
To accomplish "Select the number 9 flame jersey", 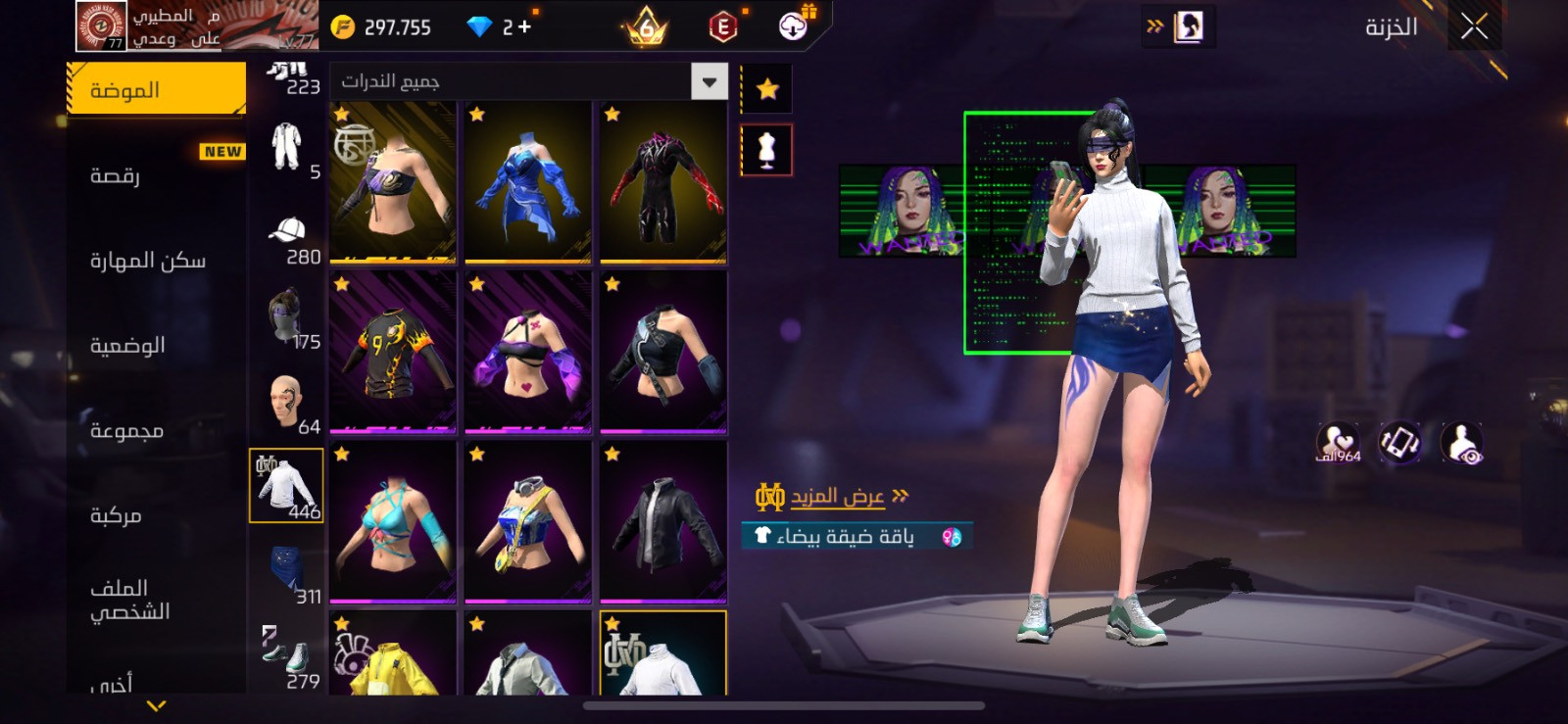I will click(x=393, y=353).
